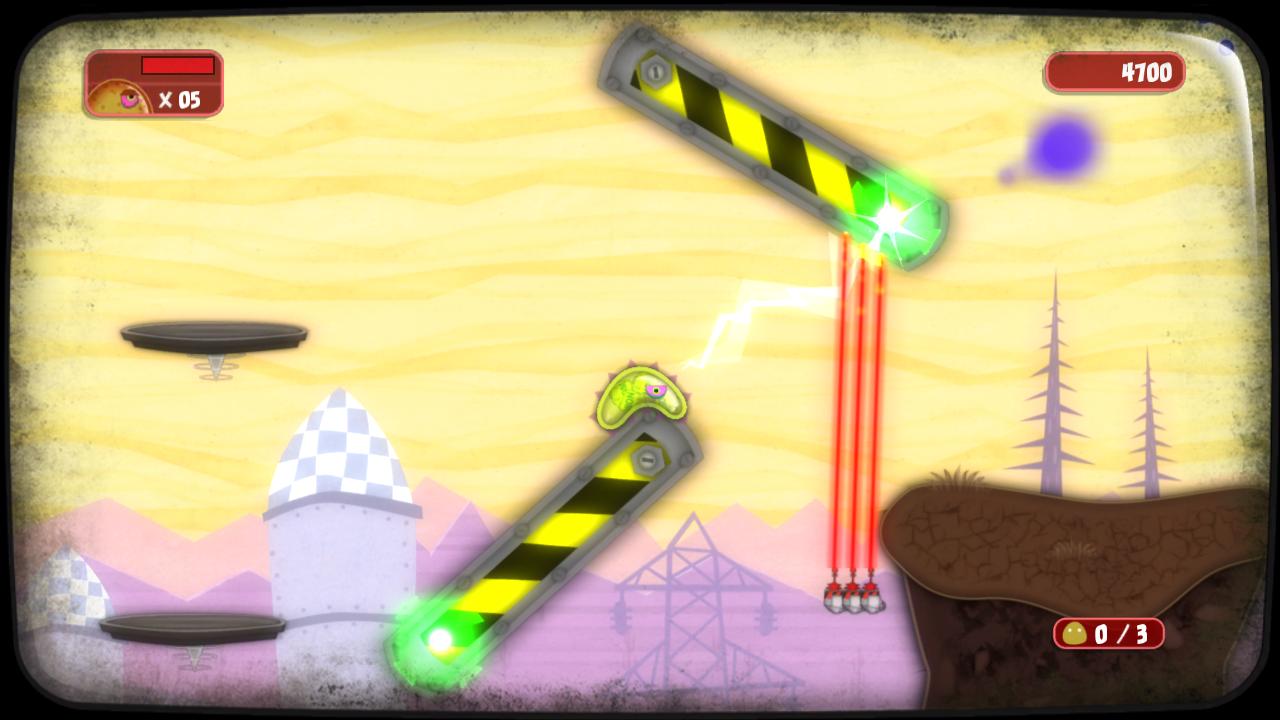The height and width of the screenshot is (720, 1280).
Task: Open the score display panel
Action: tap(1115, 72)
